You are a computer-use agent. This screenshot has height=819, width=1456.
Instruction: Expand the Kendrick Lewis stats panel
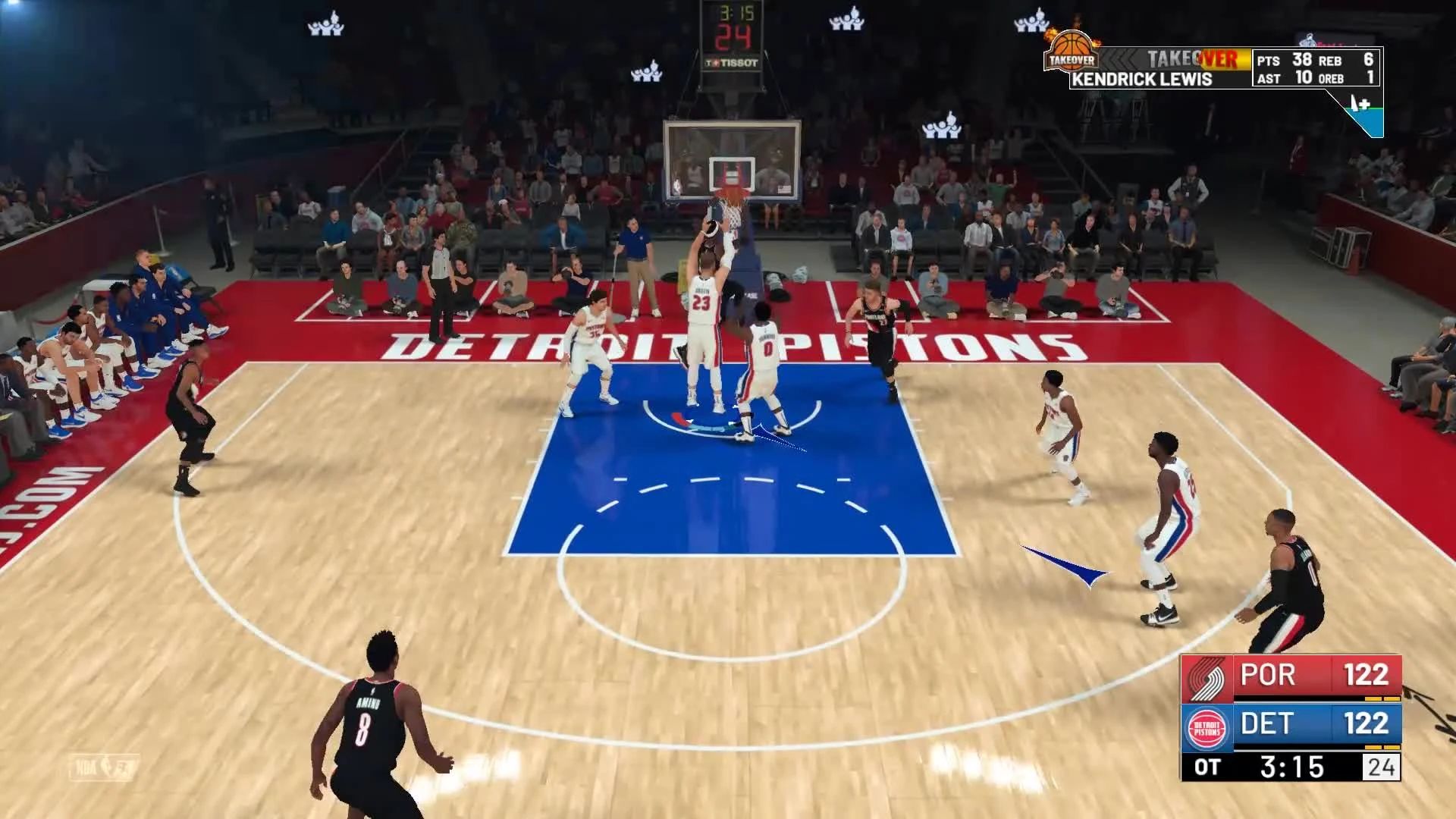[1315, 66]
